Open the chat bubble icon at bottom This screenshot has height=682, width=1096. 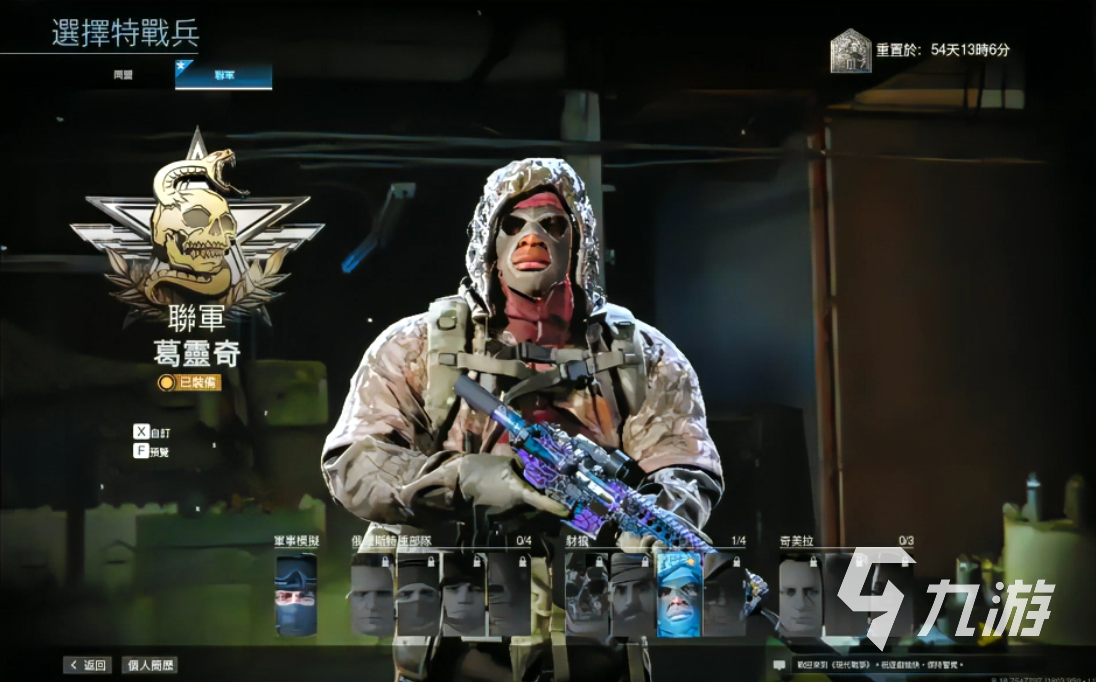click(779, 665)
